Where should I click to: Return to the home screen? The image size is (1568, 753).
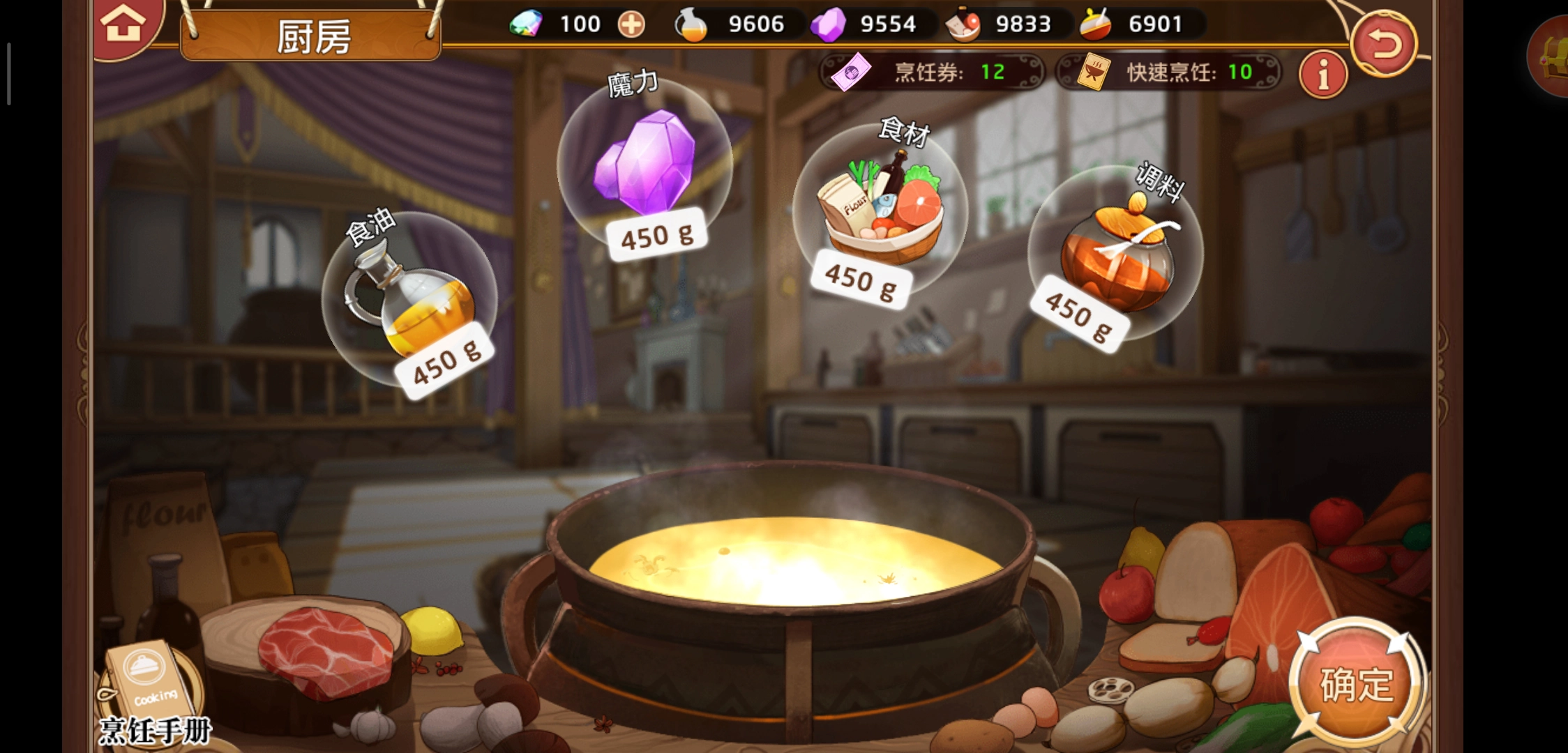point(123,25)
